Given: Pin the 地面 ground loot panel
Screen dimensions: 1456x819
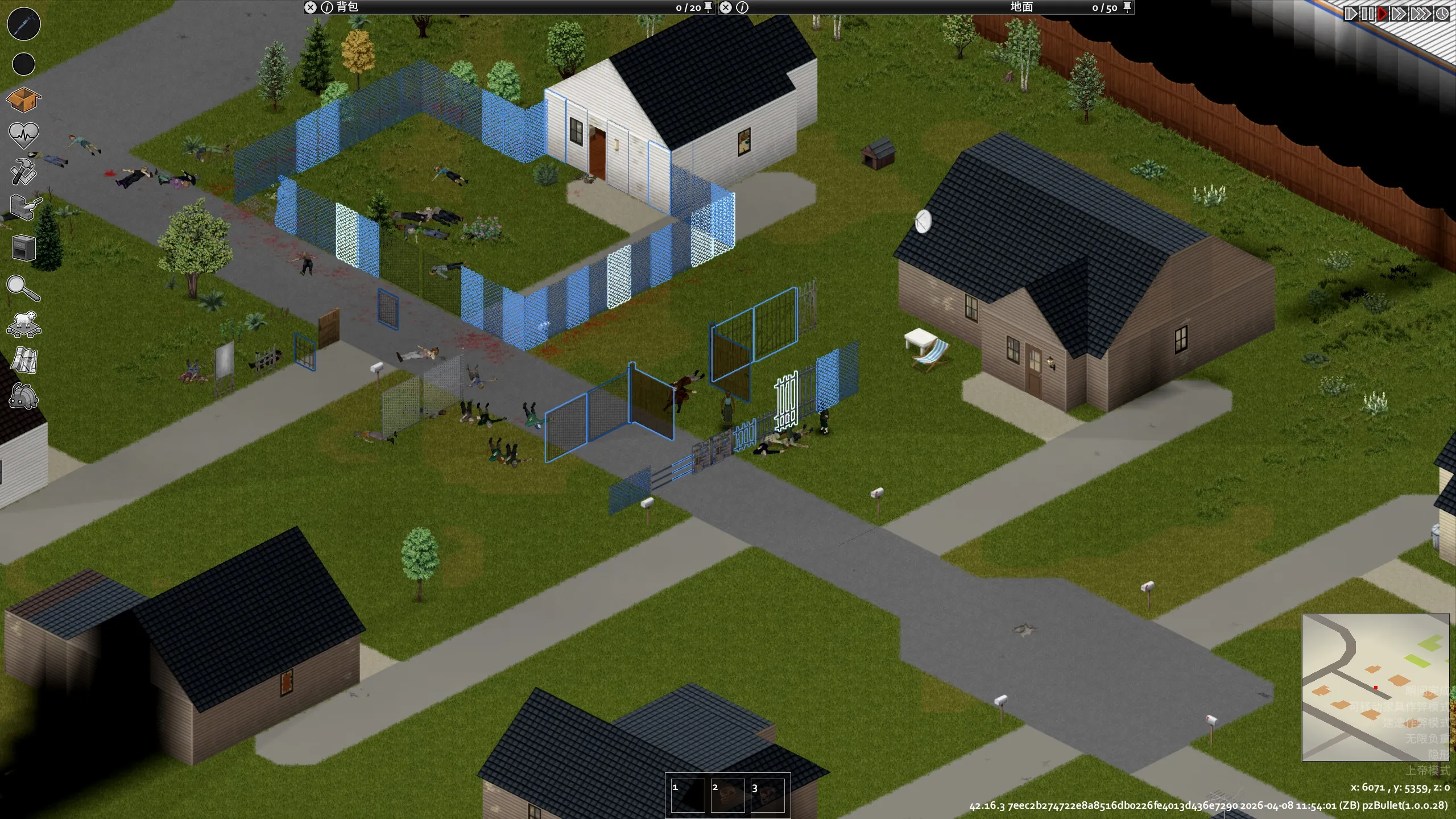Looking at the screenshot, I should click(x=1127, y=7).
